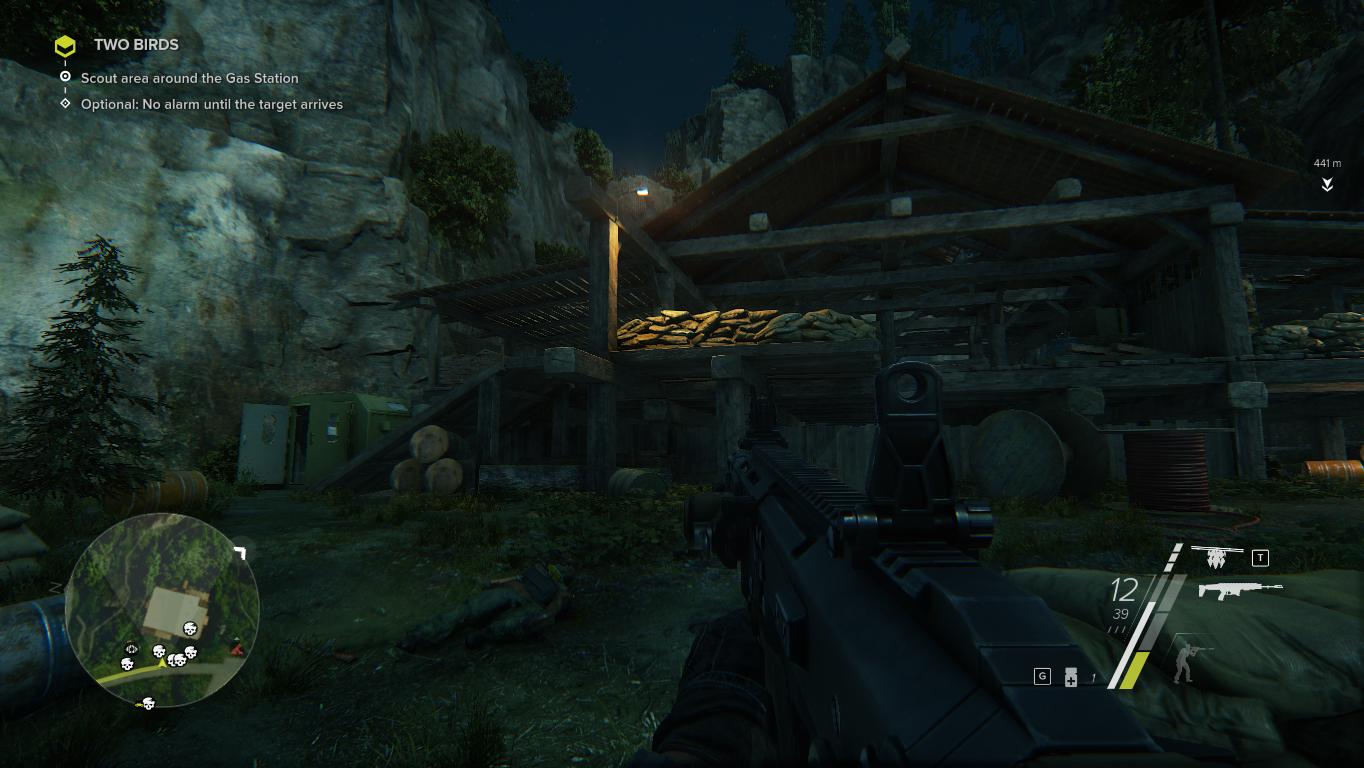Click the red enemy marker on the minimap

236,648
